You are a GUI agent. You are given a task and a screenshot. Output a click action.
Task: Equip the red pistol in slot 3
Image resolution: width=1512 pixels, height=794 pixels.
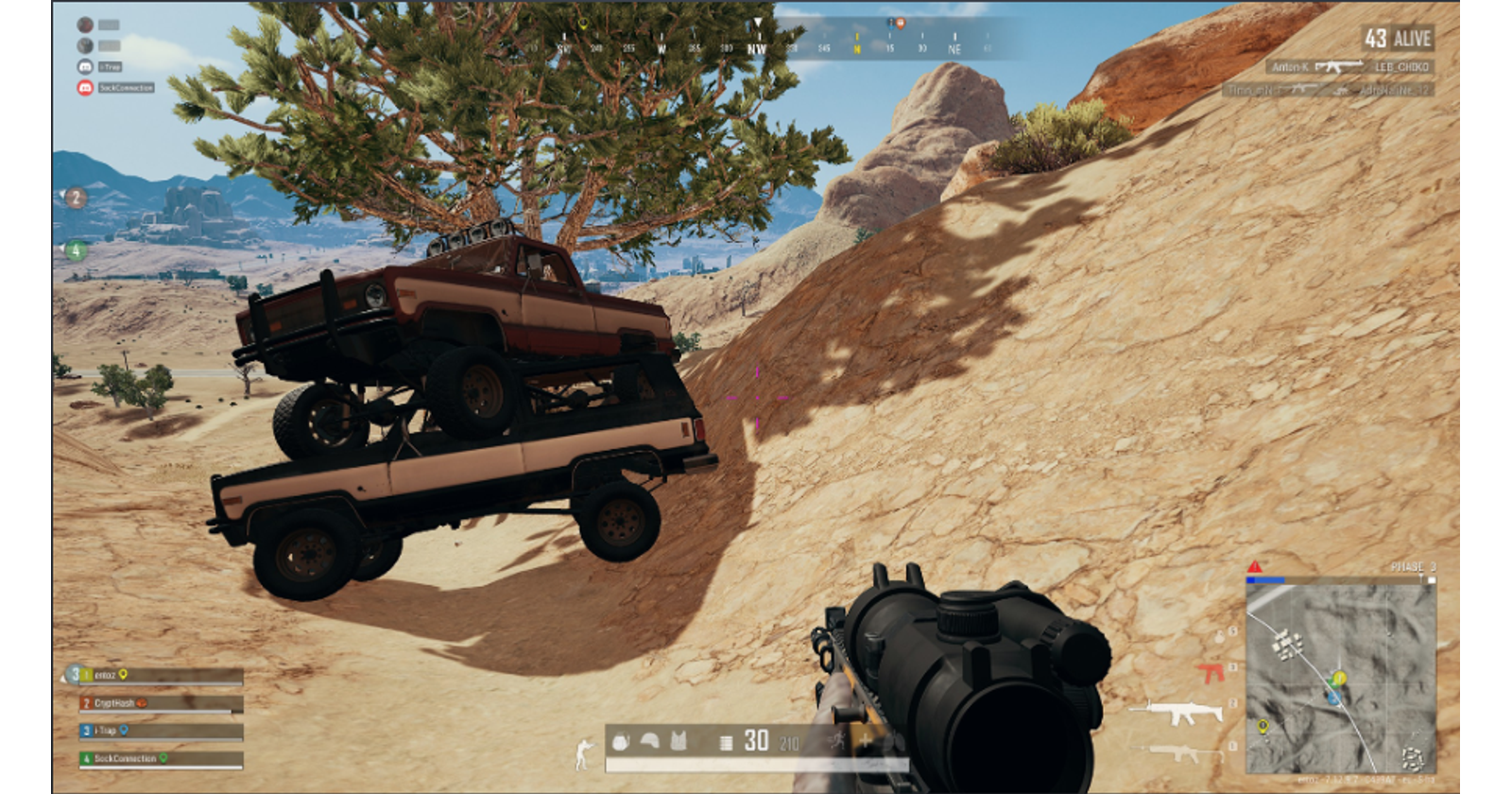point(1209,673)
